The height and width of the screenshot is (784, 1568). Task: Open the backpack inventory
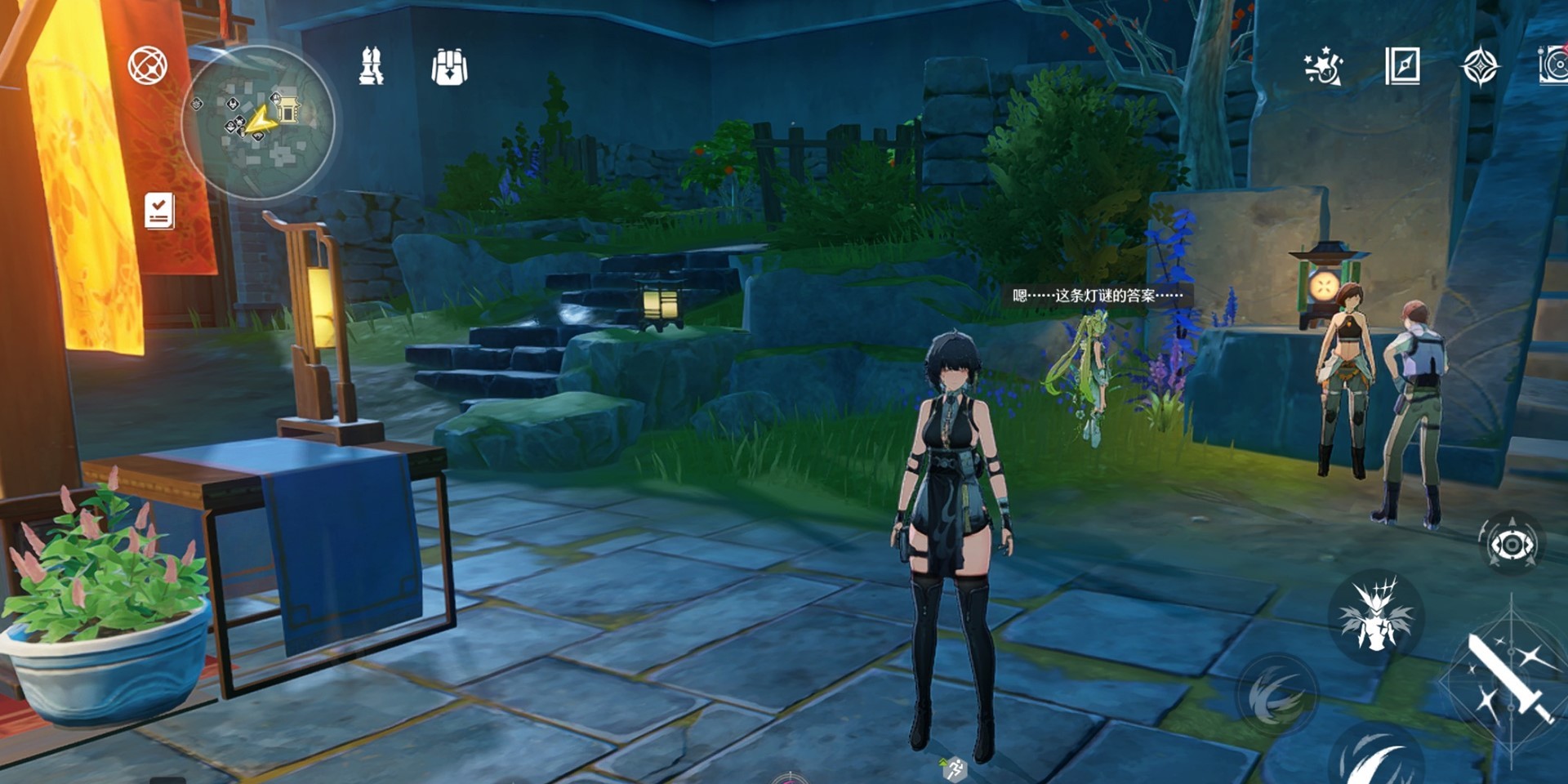(449, 67)
